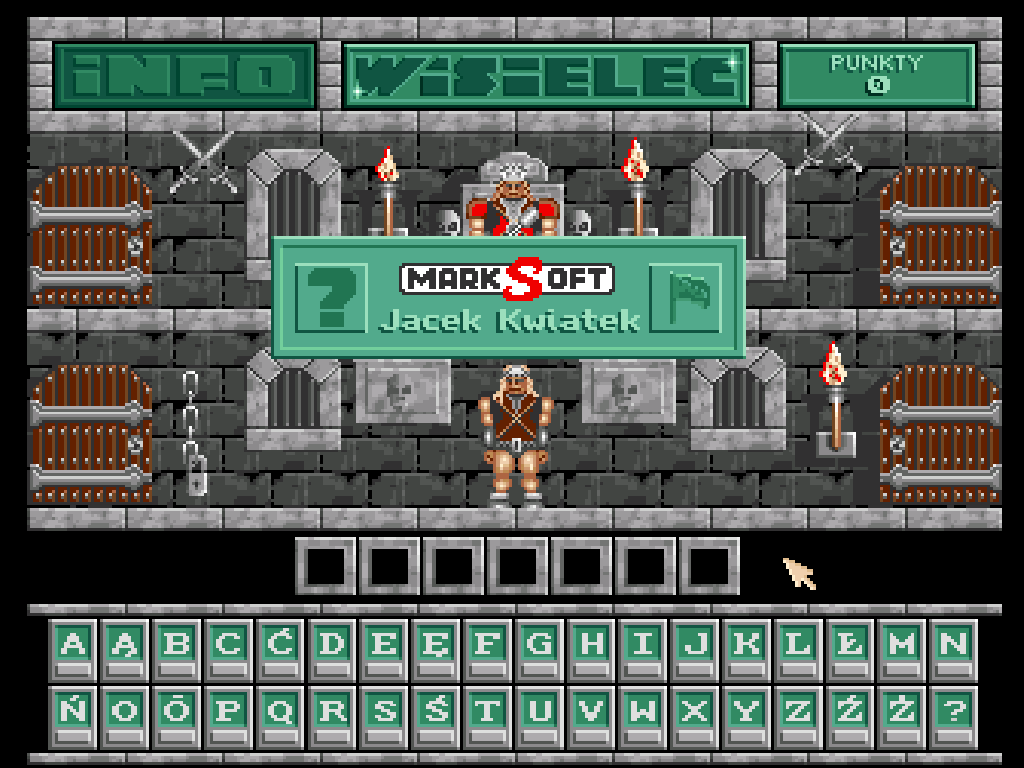Screen dimensions: 1024x768
Task: Select letter G on the keyboard
Action: [540, 648]
